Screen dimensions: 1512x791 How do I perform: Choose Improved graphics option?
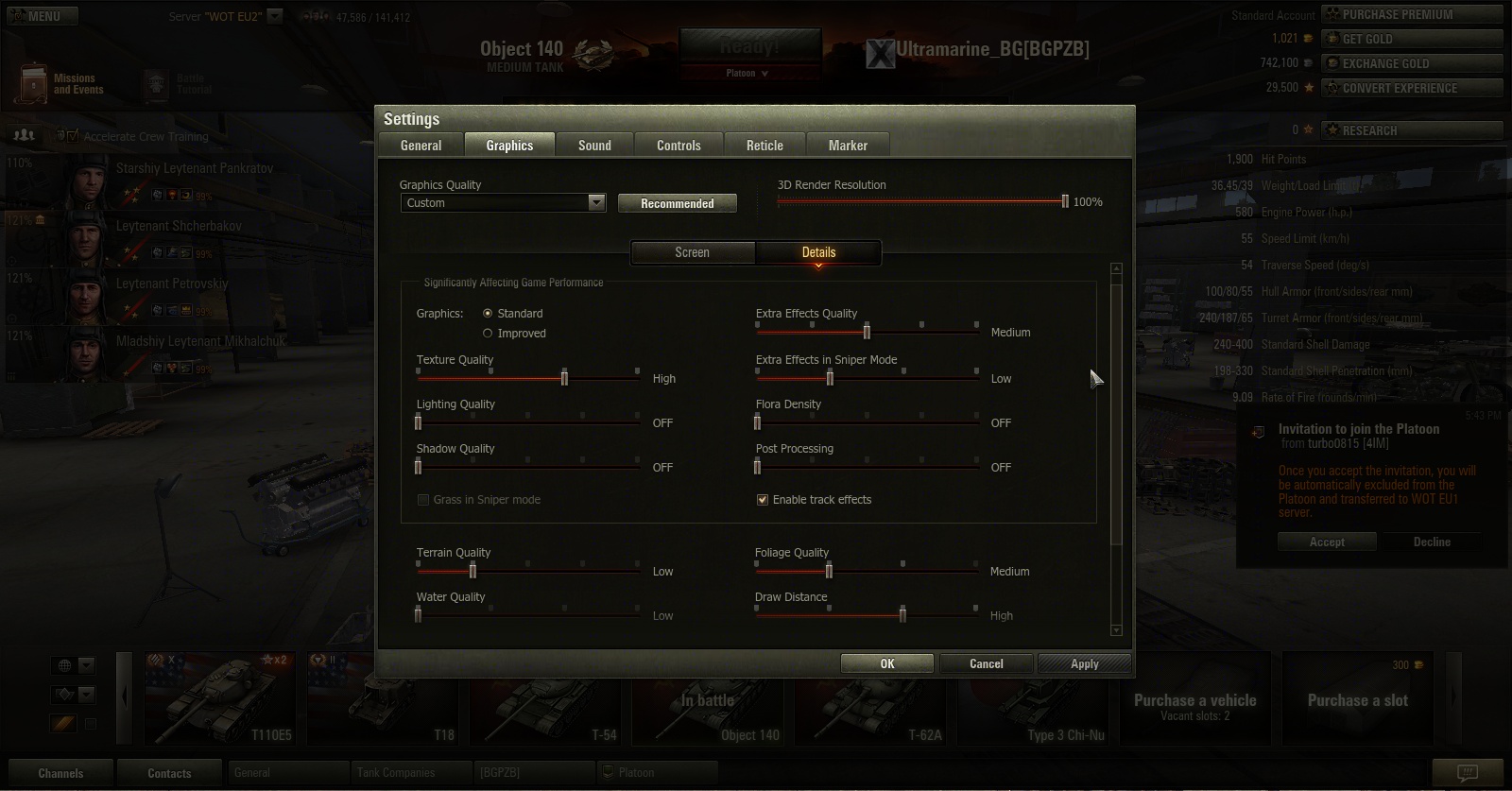(488, 334)
